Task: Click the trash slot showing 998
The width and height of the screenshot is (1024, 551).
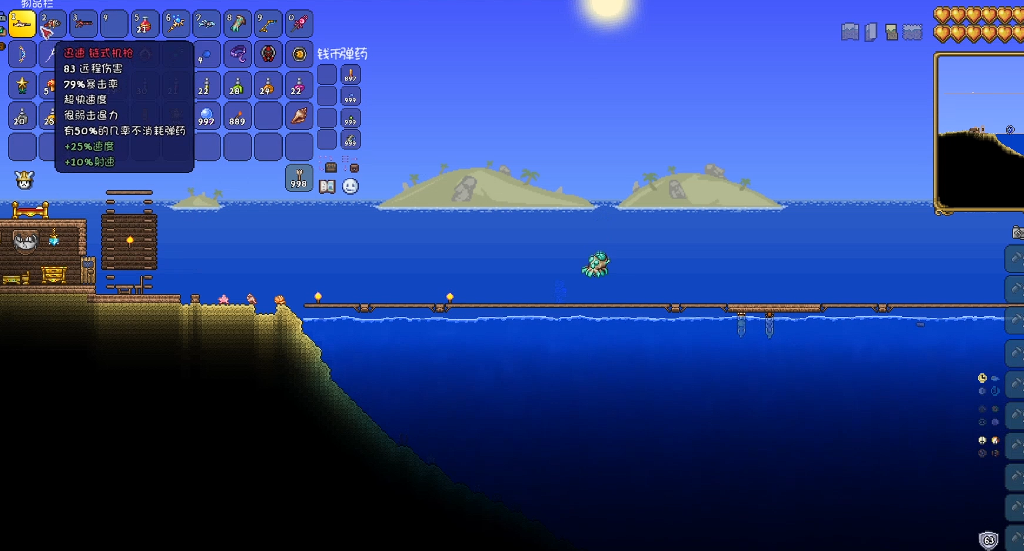Action: (299, 178)
